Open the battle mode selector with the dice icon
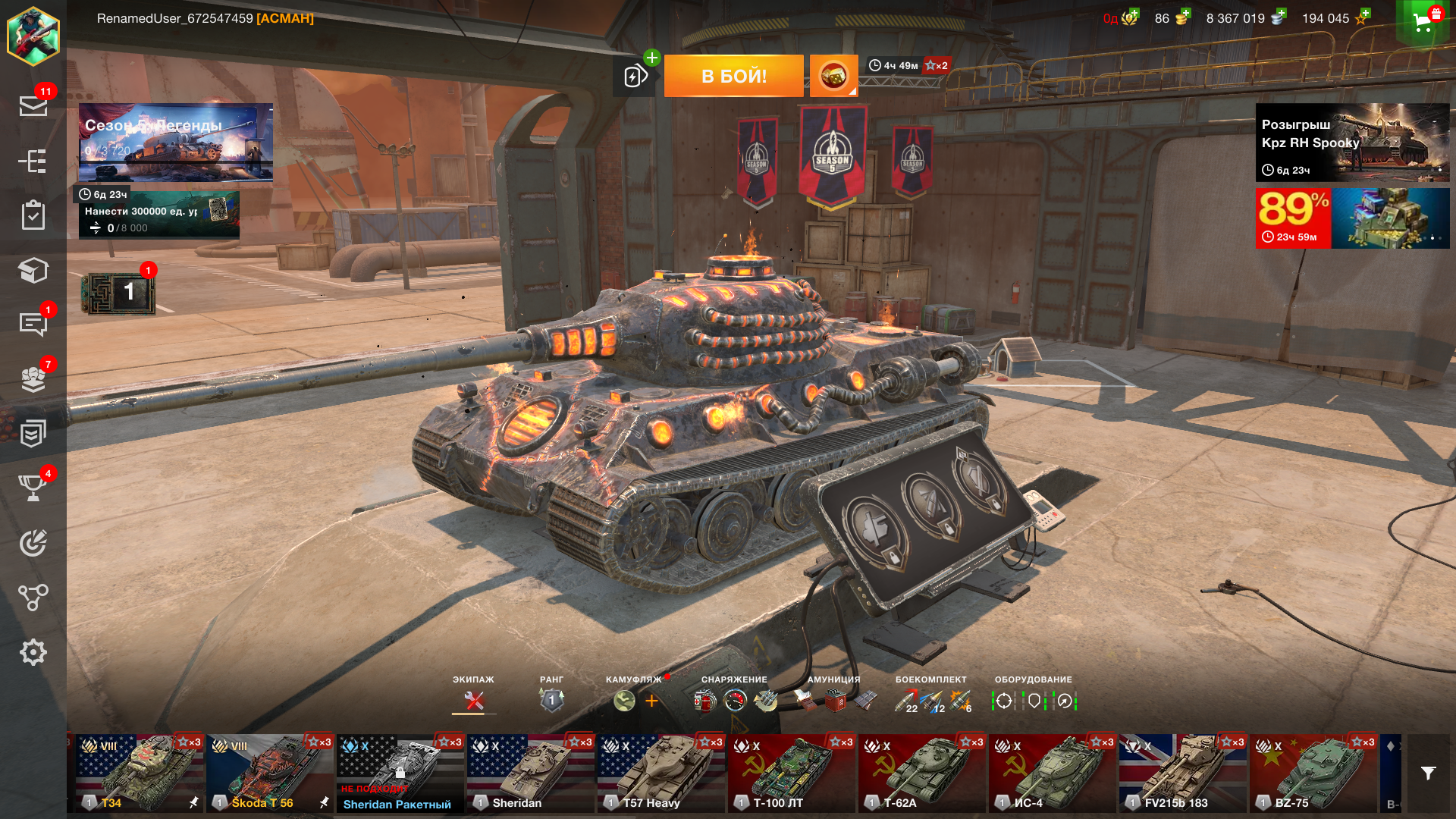Screen dimensions: 1456x819 point(833,76)
